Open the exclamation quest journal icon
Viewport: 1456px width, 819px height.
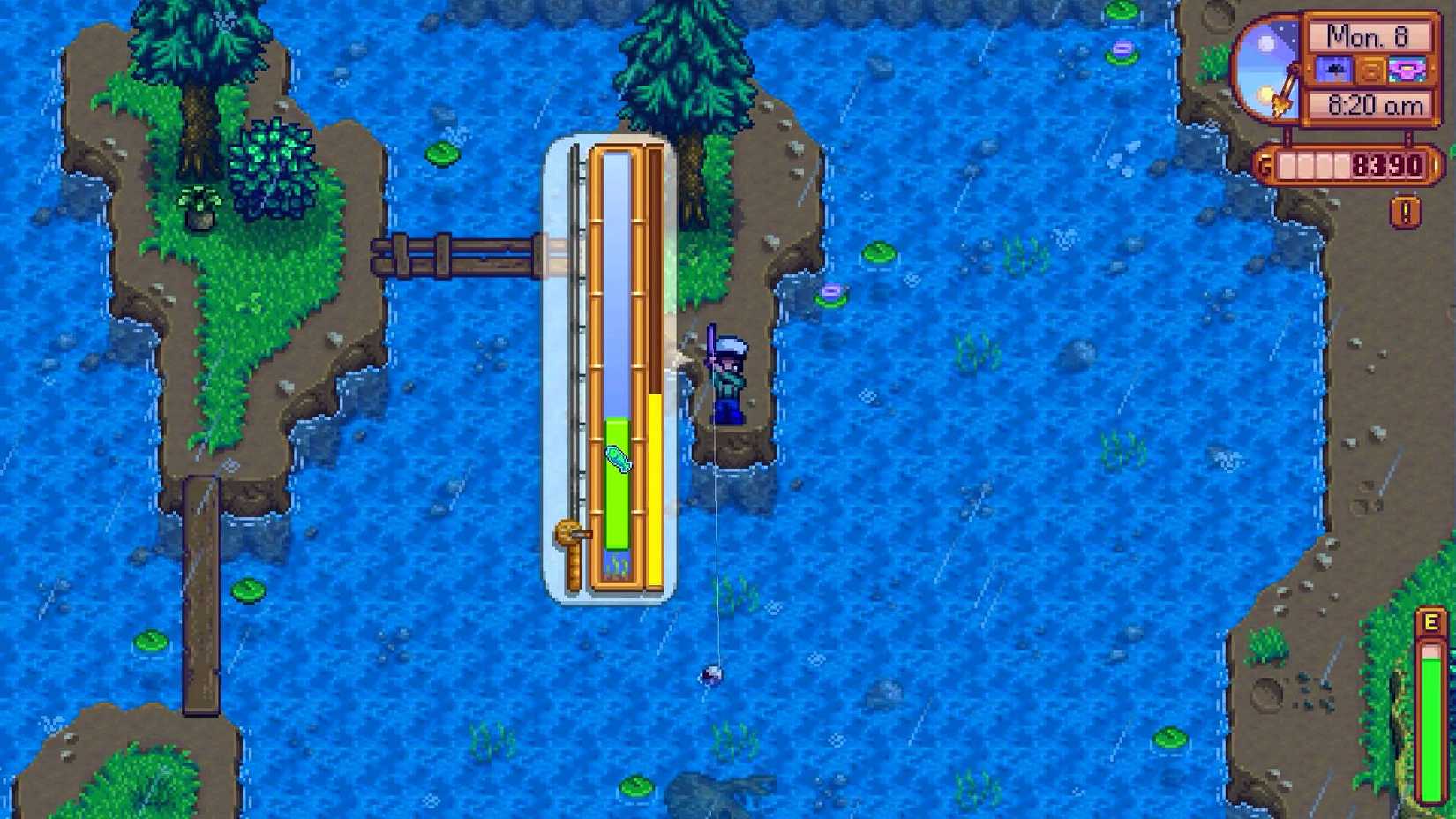(1406, 212)
